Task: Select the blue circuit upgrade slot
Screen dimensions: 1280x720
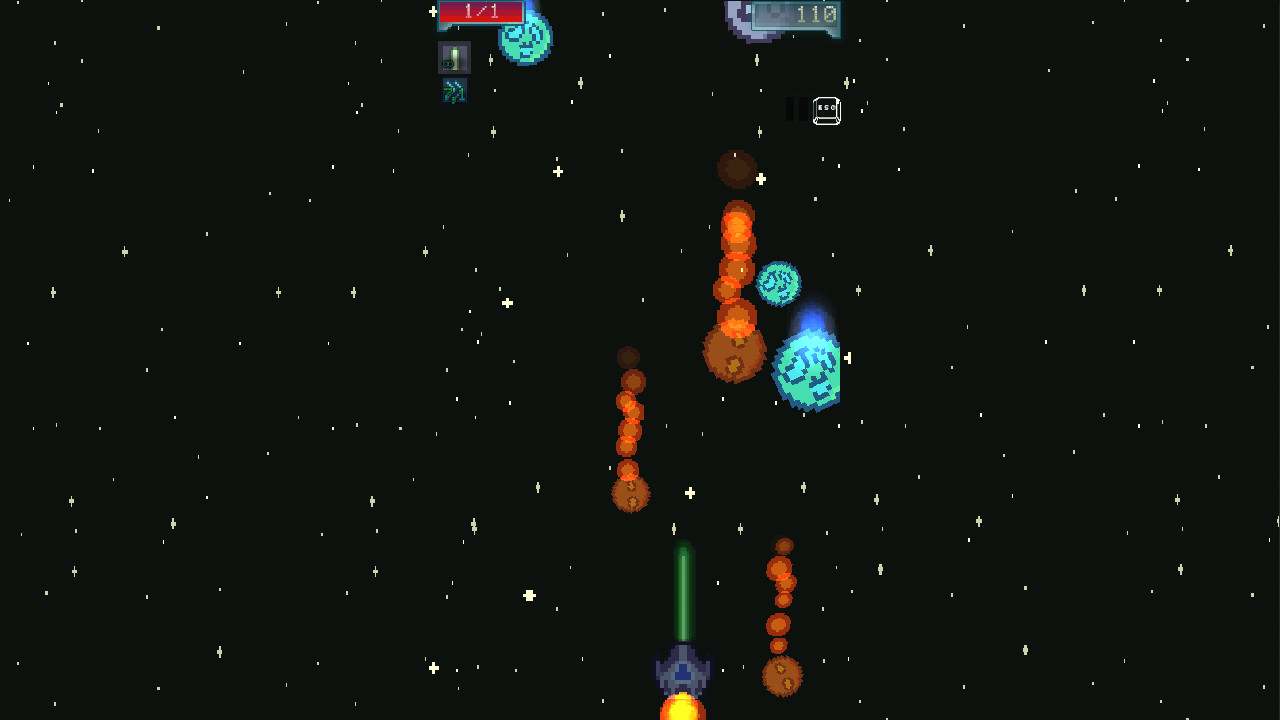Action: 452,91
